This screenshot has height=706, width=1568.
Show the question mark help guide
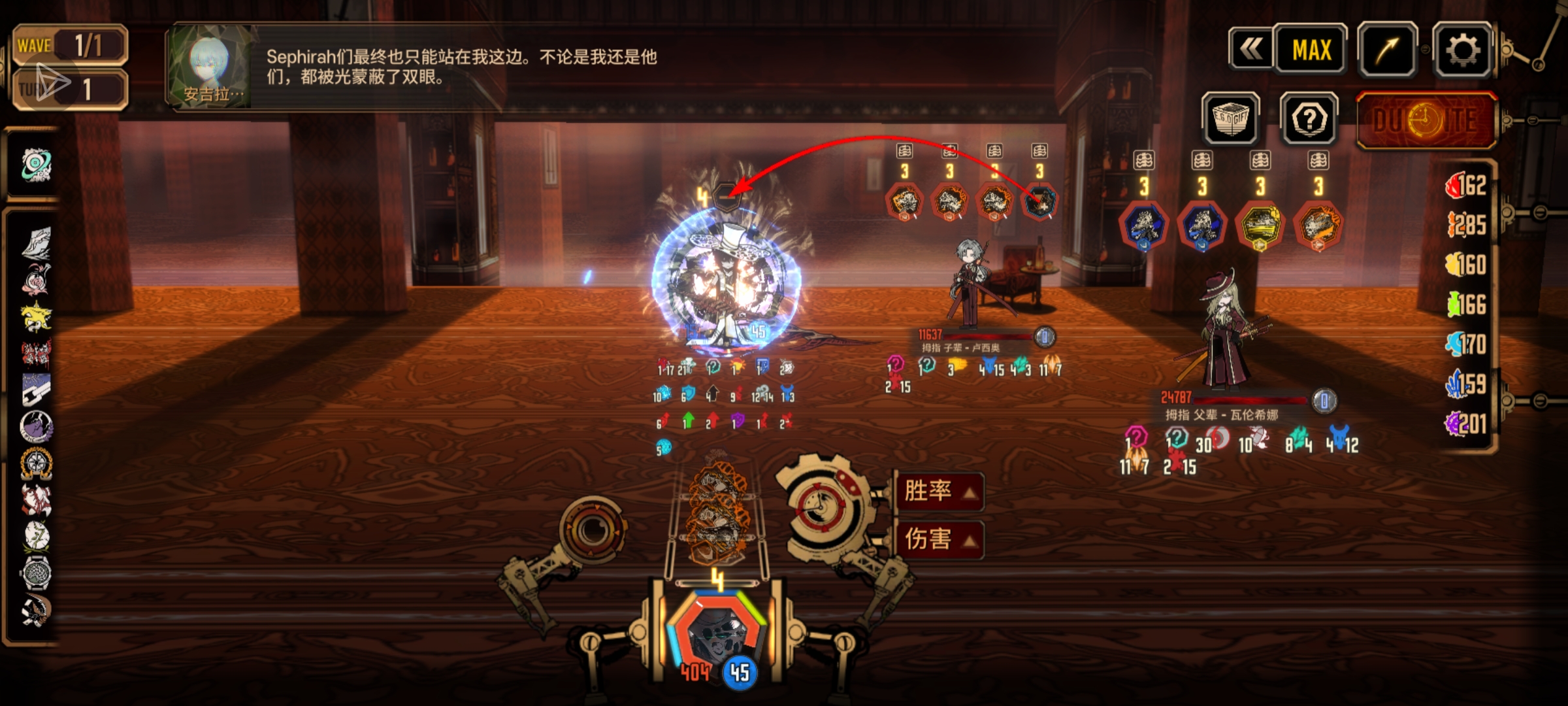1309,119
